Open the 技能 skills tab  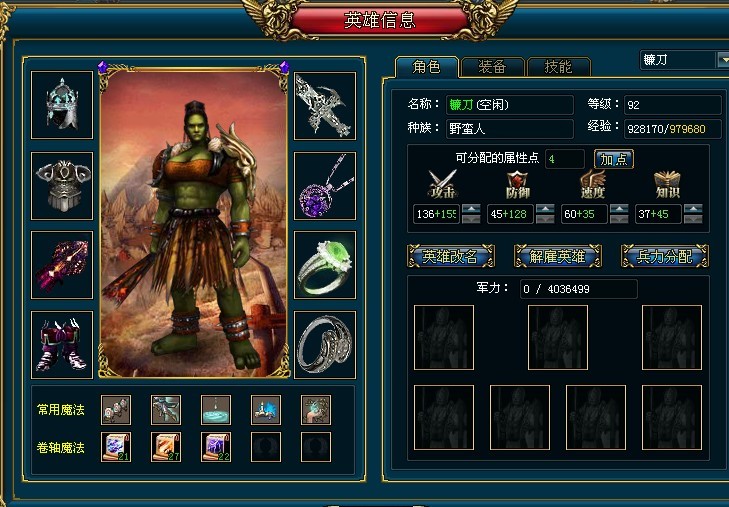pyautogui.click(x=558, y=67)
